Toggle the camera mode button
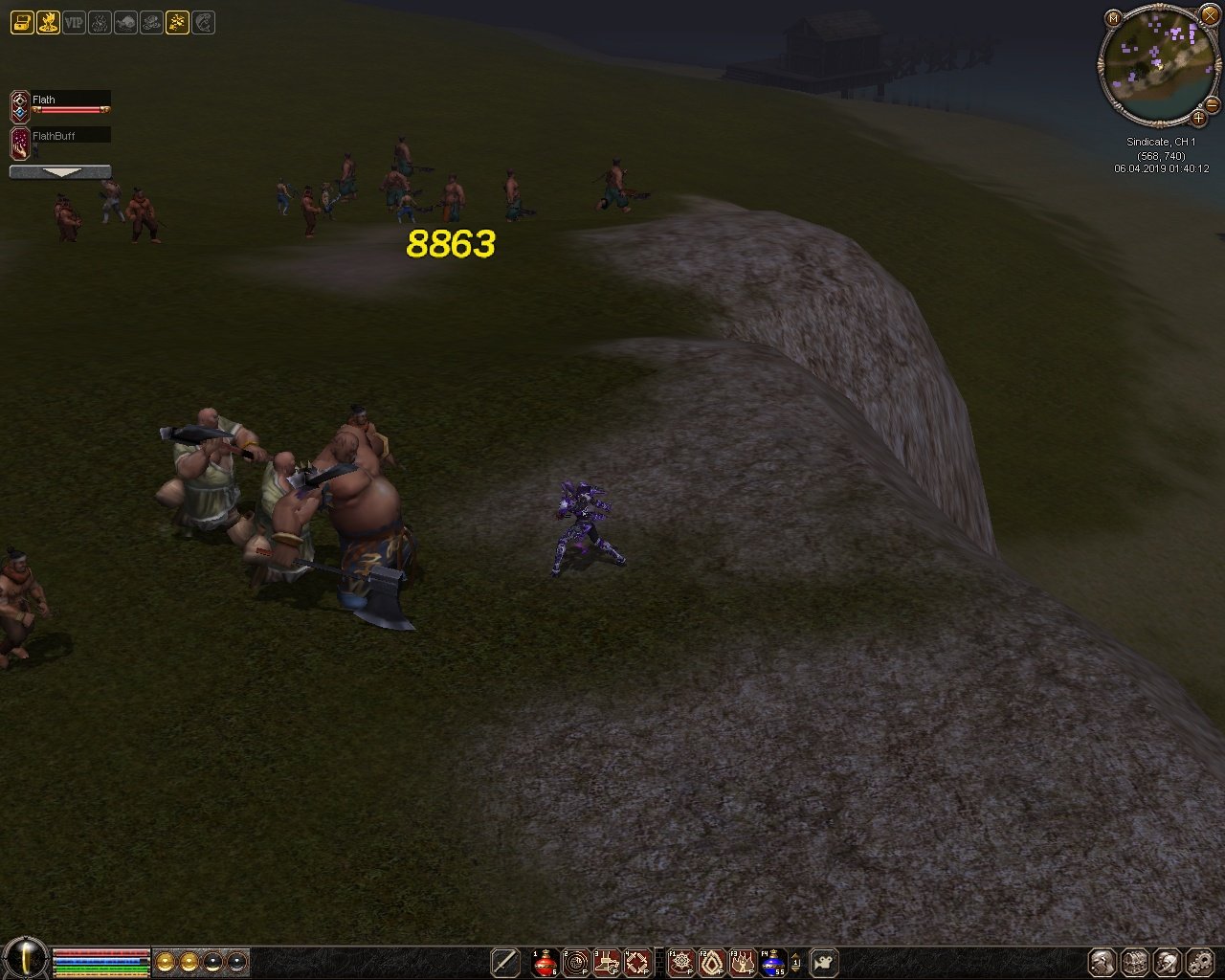The height and width of the screenshot is (980, 1225). 824,962
